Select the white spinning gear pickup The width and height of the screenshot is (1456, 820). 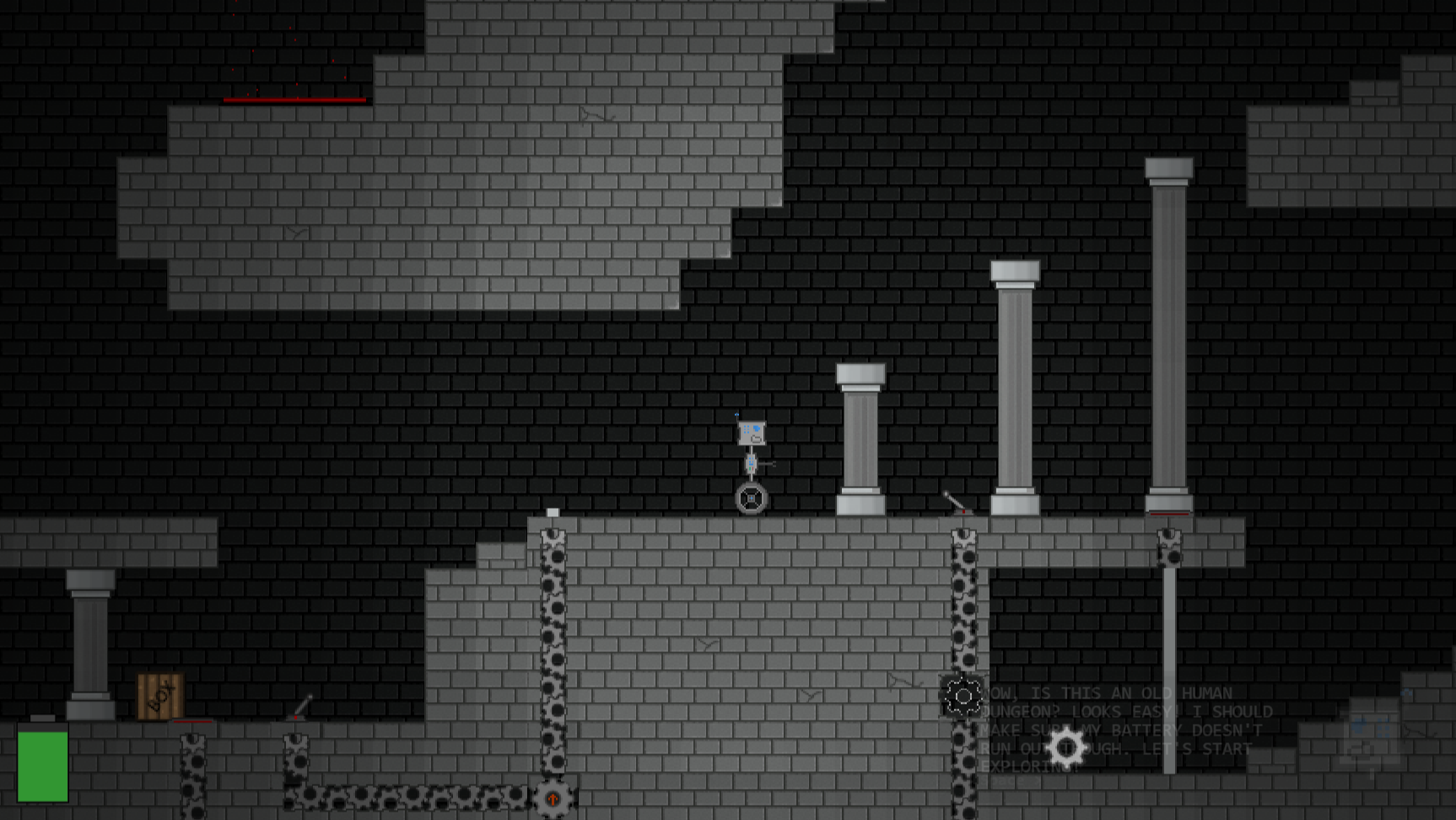coord(1065,747)
